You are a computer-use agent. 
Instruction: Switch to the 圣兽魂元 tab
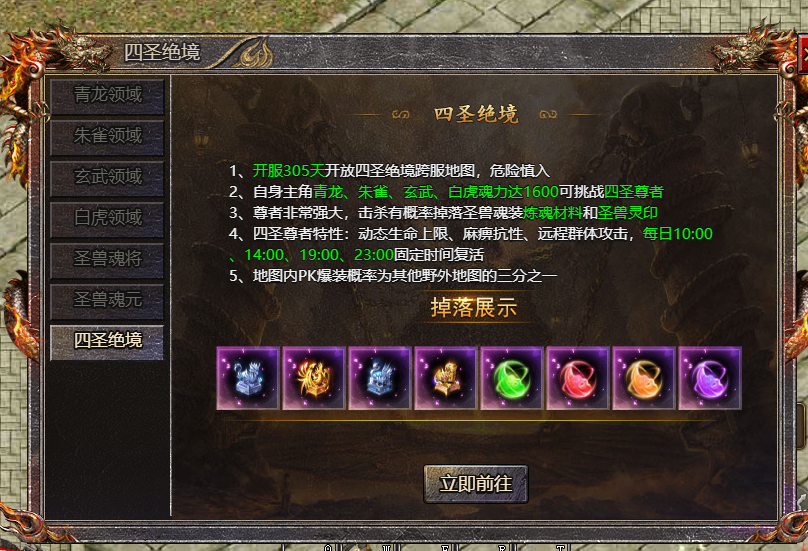click(x=108, y=299)
